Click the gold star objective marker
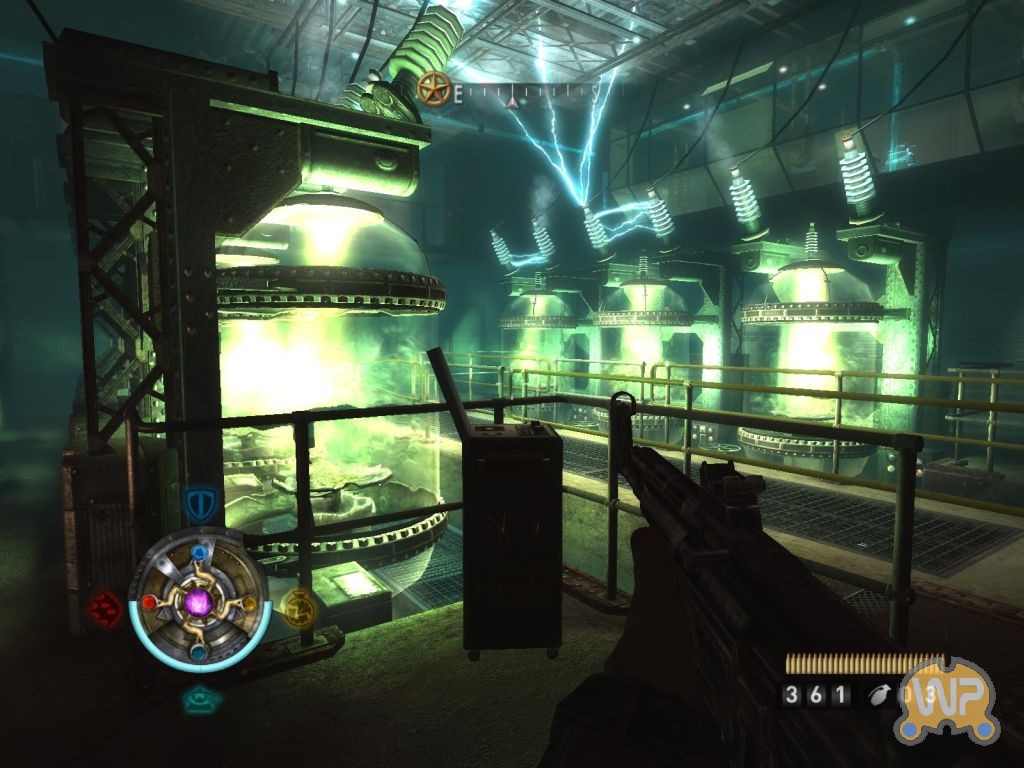The height and width of the screenshot is (768, 1024). (434, 89)
